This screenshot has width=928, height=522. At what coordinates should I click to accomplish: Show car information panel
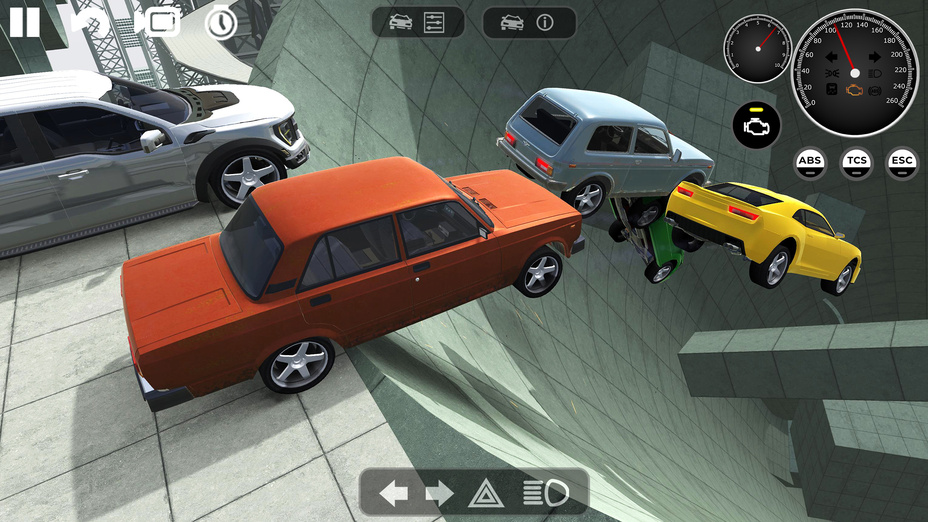pos(529,22)
